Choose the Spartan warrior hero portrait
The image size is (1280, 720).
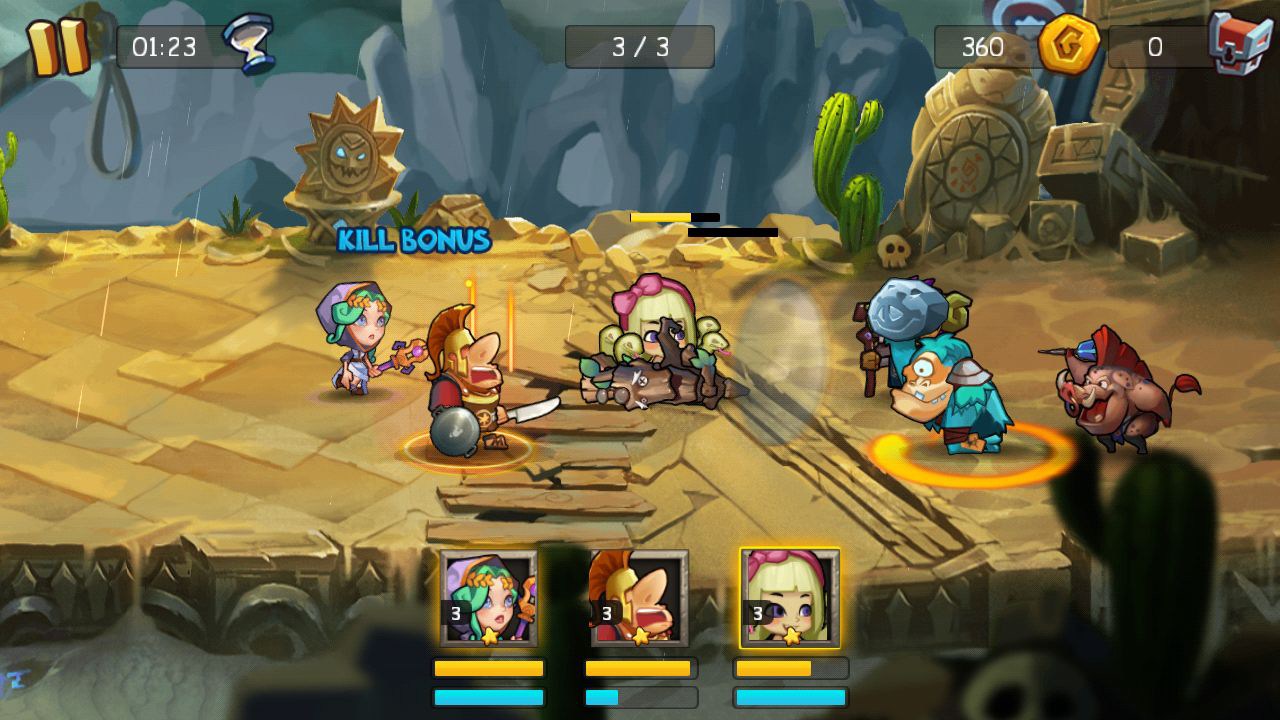click(x=639, y=598)
